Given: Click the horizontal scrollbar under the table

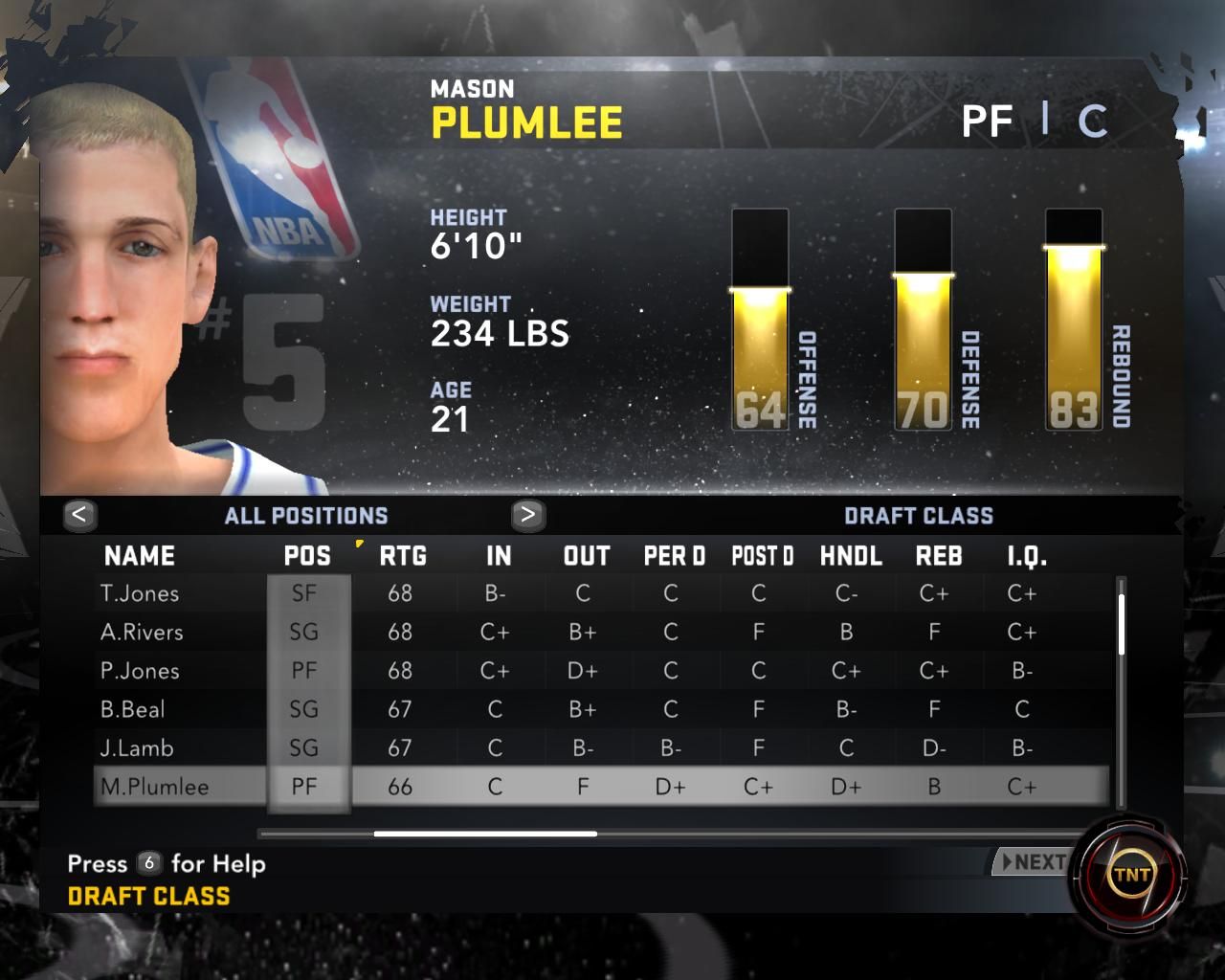Looking at the screenshot, I should tap(485, 834).
